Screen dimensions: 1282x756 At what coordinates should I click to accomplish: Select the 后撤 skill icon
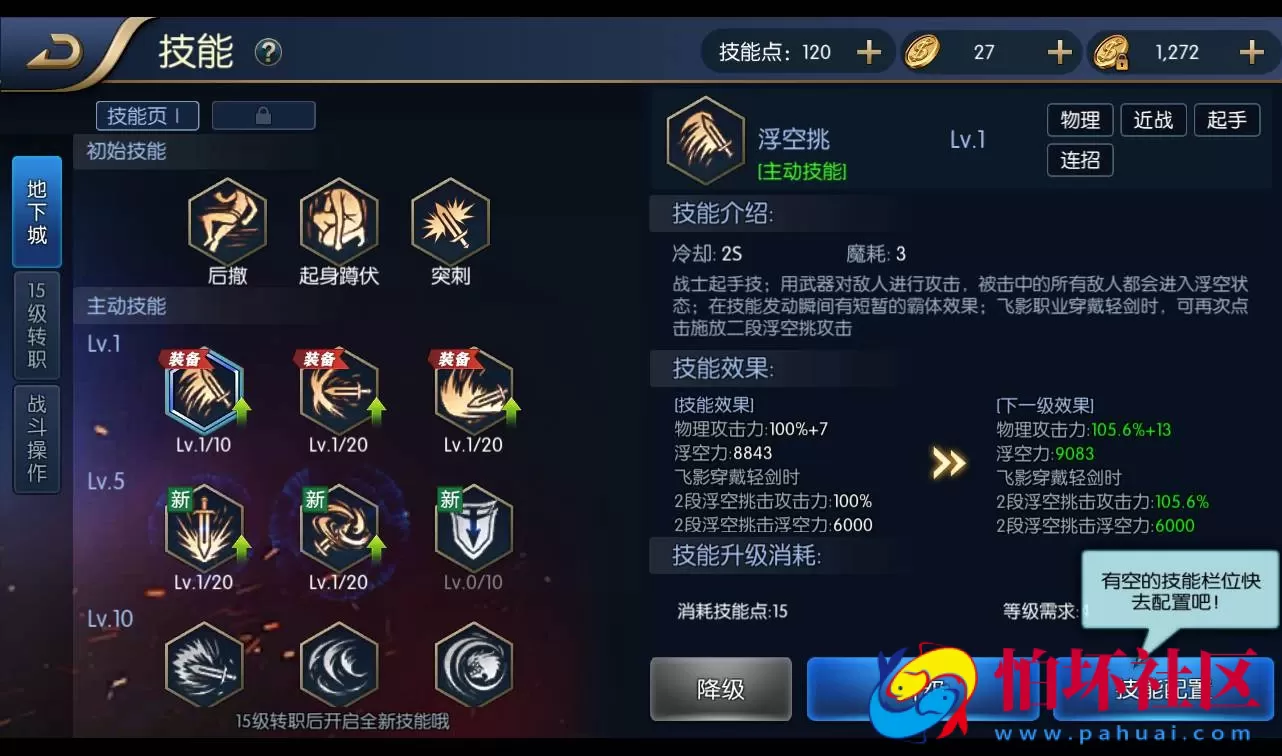[x=228, y=222]
